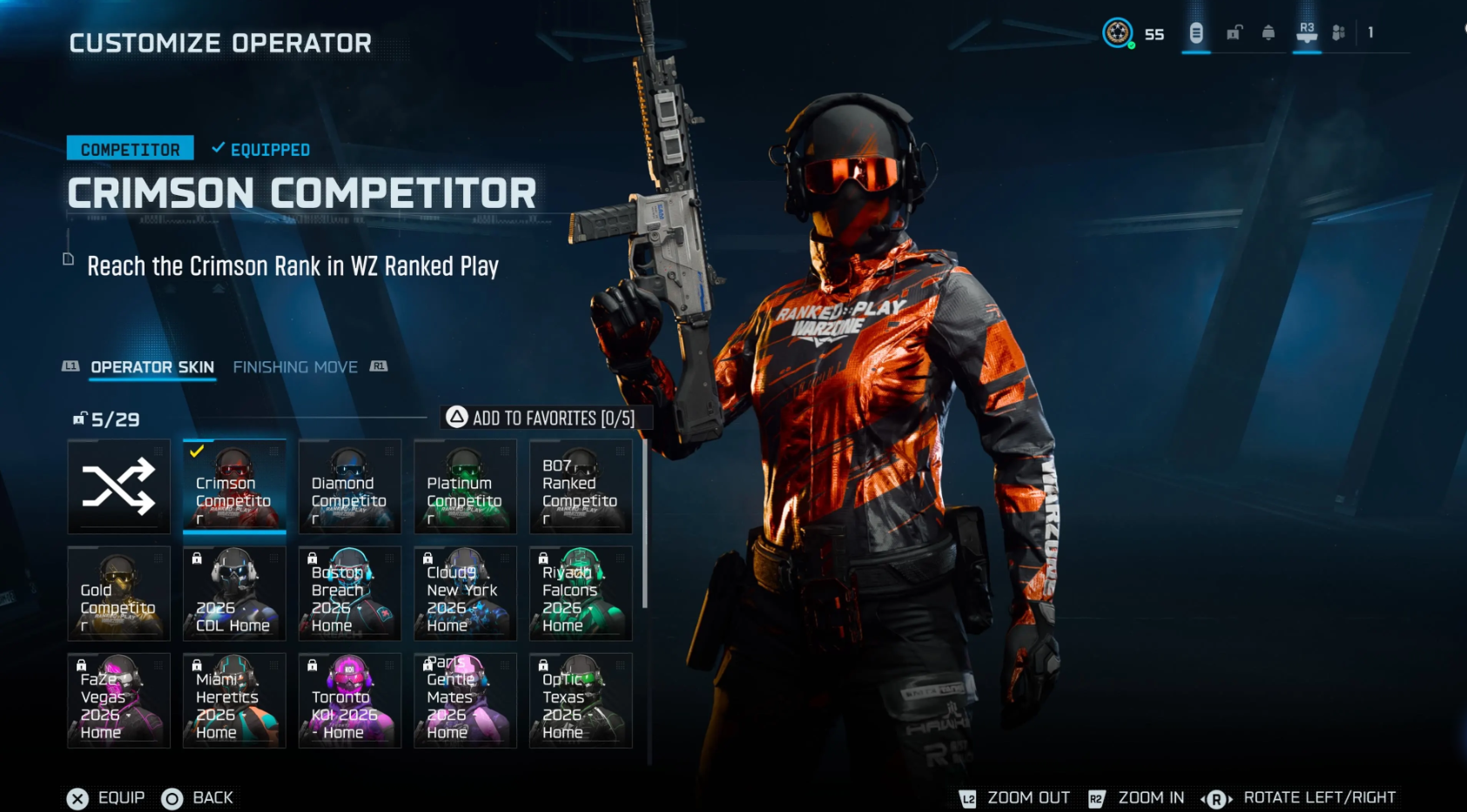Click the Add To Favorites [0/5] button
Image resolution: width=1467 pixels, height=812 pixels.
542,418
